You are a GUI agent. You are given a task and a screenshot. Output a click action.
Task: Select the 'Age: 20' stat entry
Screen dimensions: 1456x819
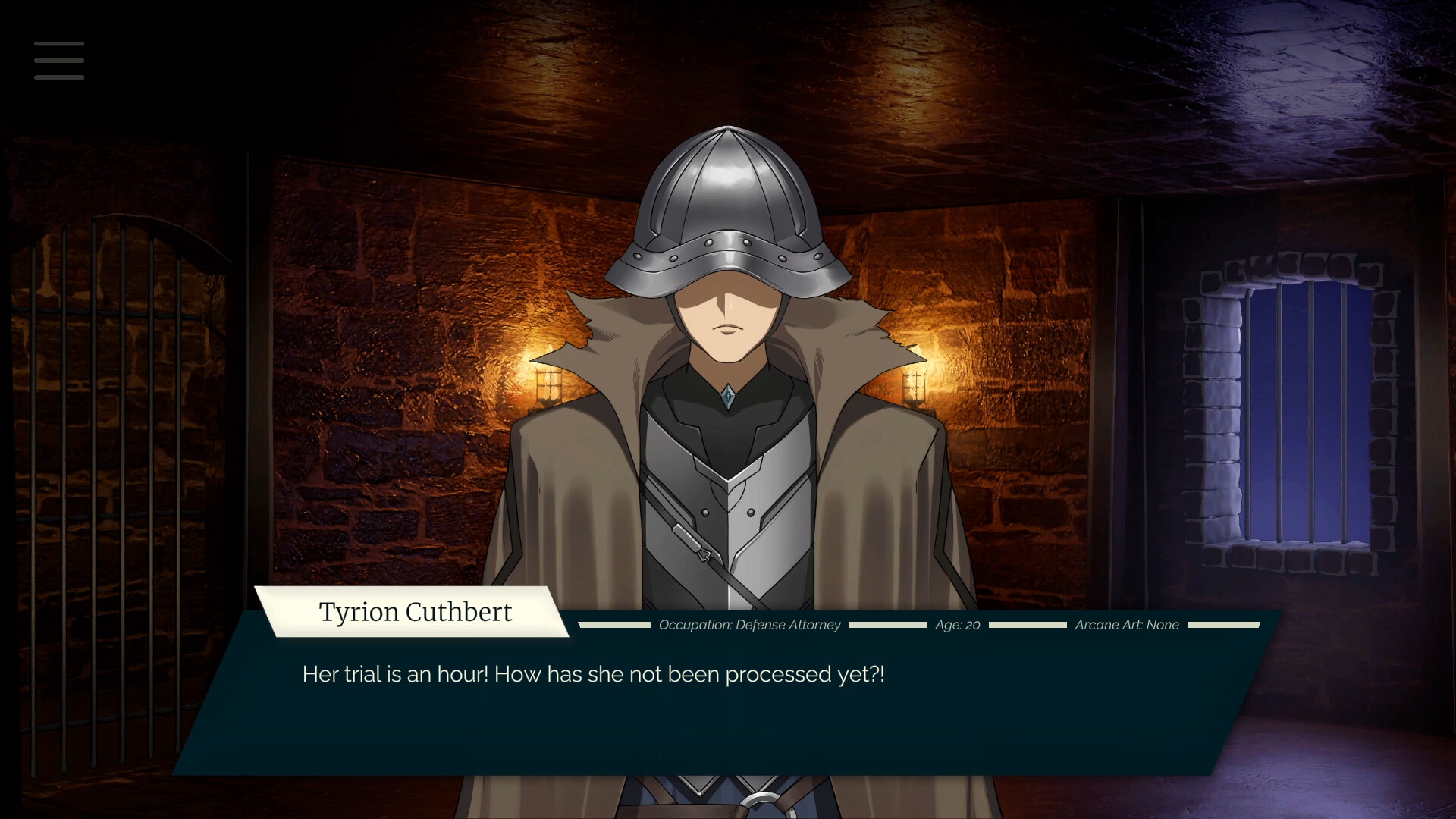(x=958, y=626)
